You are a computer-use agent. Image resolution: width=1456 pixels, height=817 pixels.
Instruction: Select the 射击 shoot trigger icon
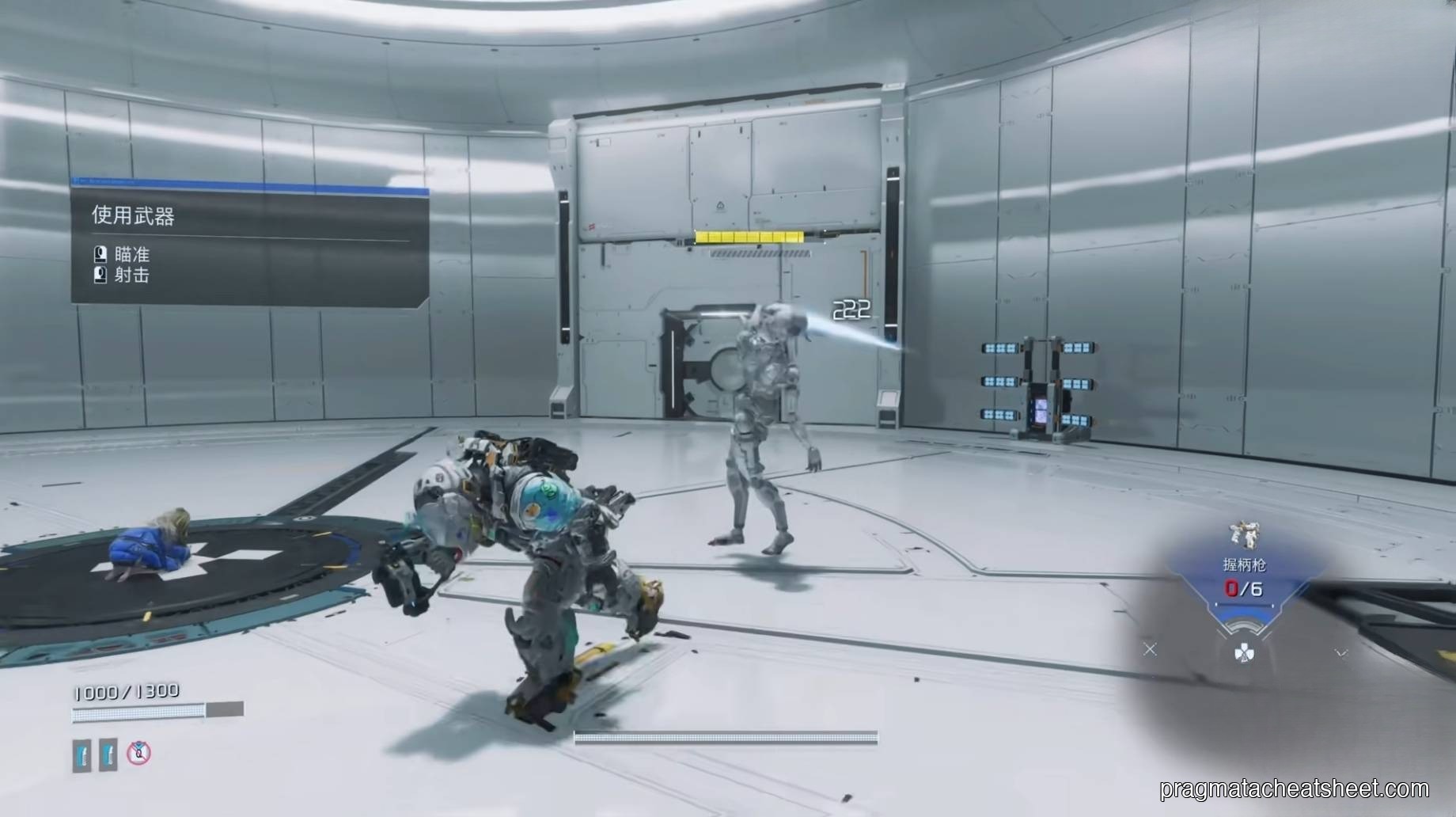click(x=99, y=277)
